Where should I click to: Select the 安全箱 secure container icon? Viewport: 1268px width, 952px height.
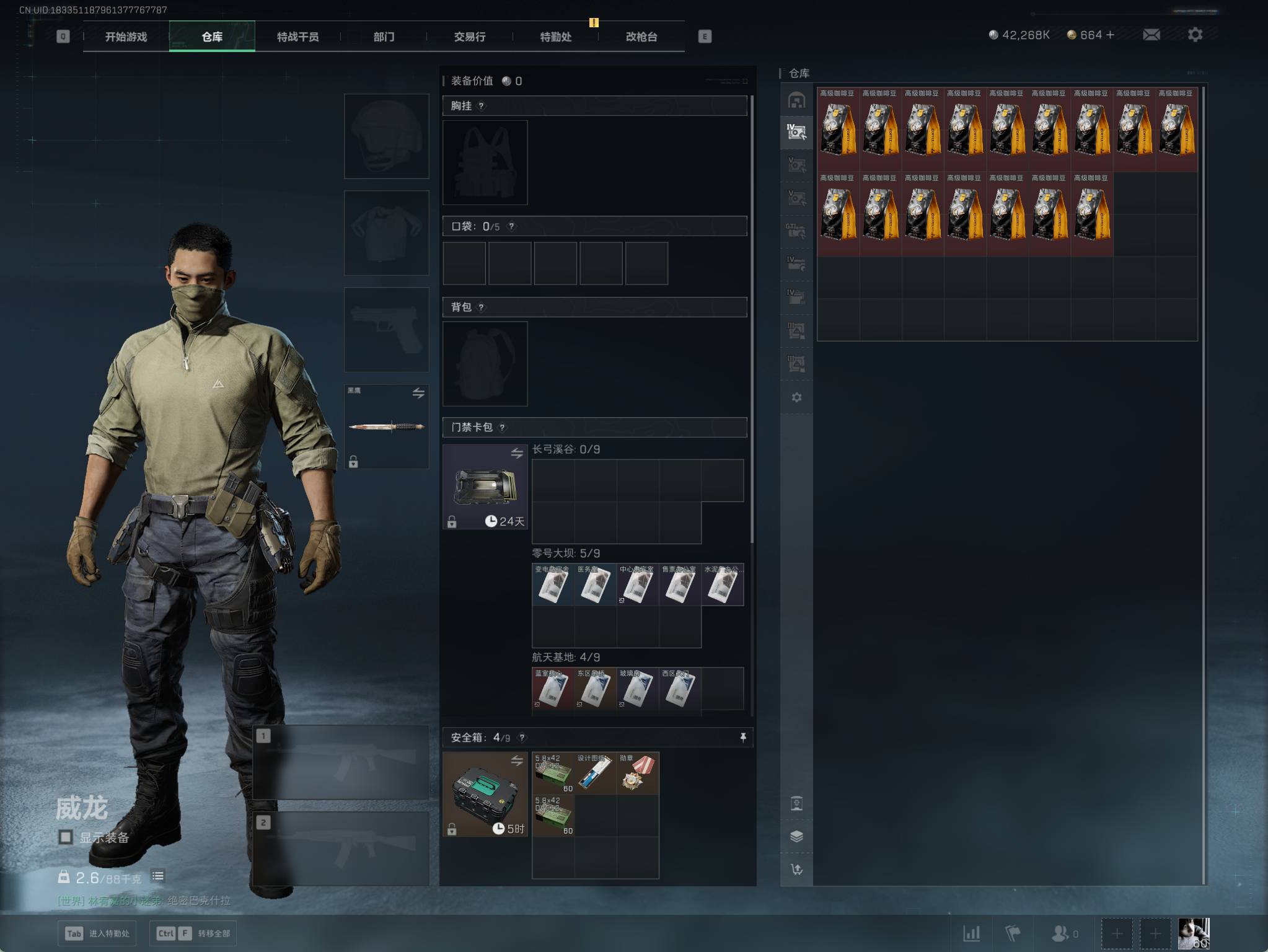point(485,794)
